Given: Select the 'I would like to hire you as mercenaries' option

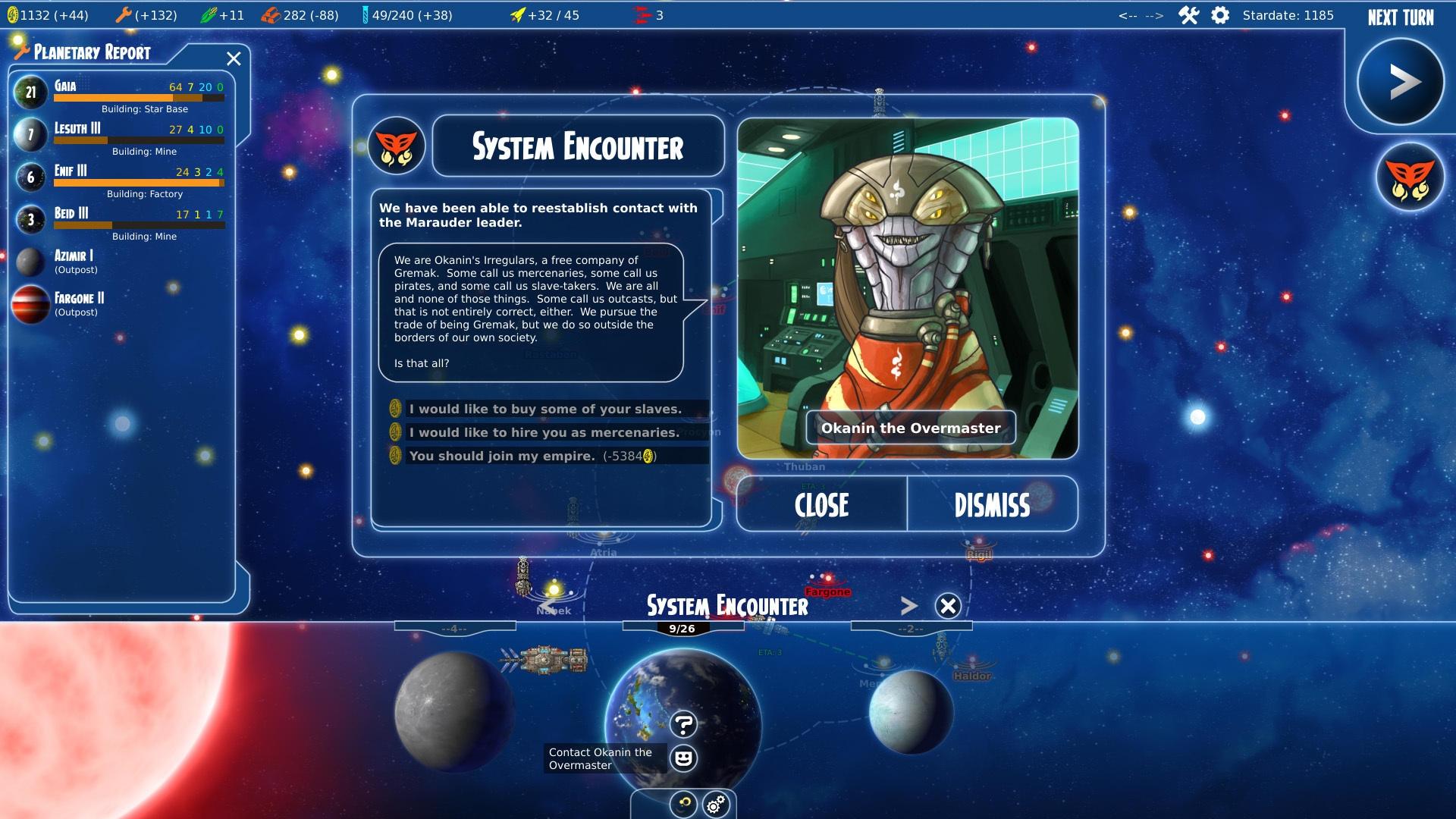Looking at the screenshot, I should [x=543, y=432].
